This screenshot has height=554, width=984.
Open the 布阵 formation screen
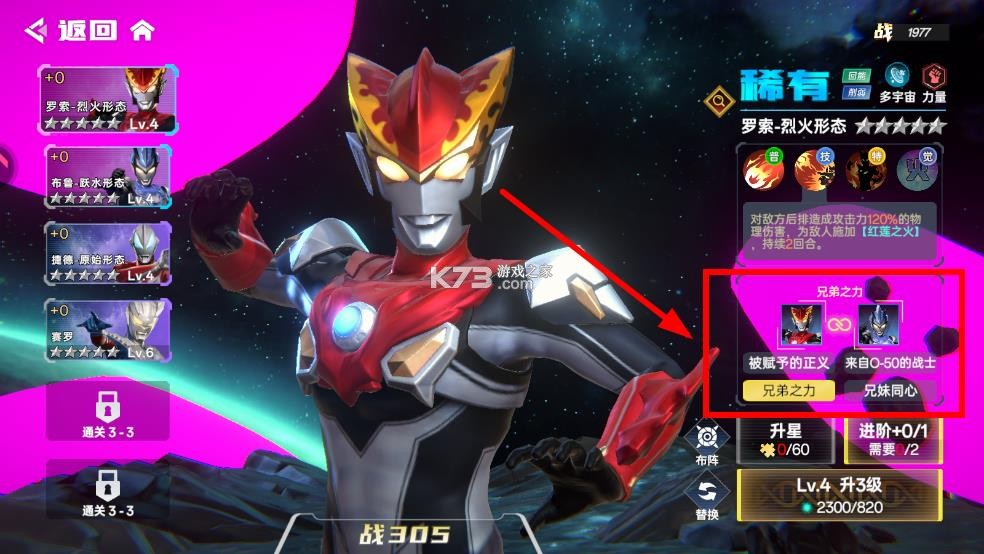point(708,442)
